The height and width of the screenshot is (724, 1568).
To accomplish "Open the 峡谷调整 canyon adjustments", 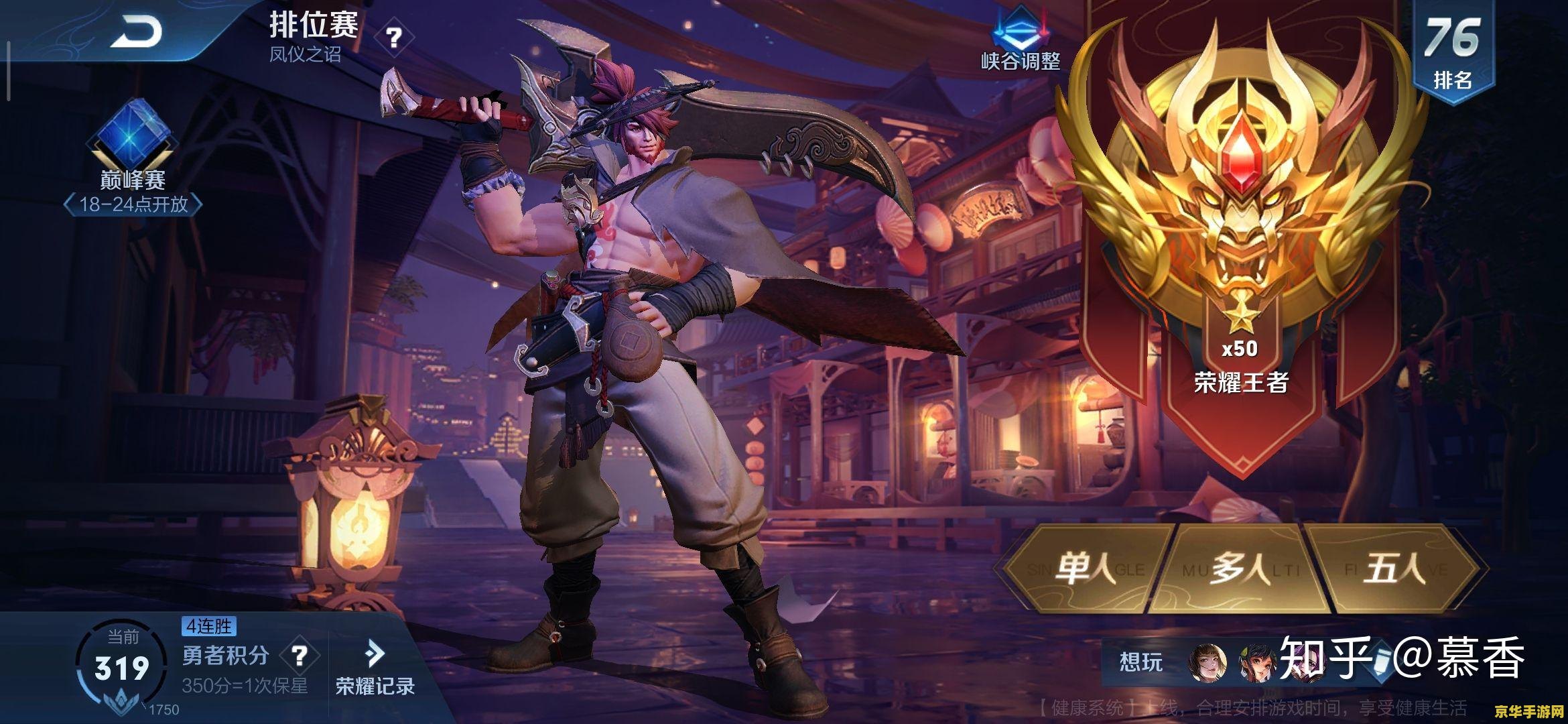I will tap(1020, 40).
